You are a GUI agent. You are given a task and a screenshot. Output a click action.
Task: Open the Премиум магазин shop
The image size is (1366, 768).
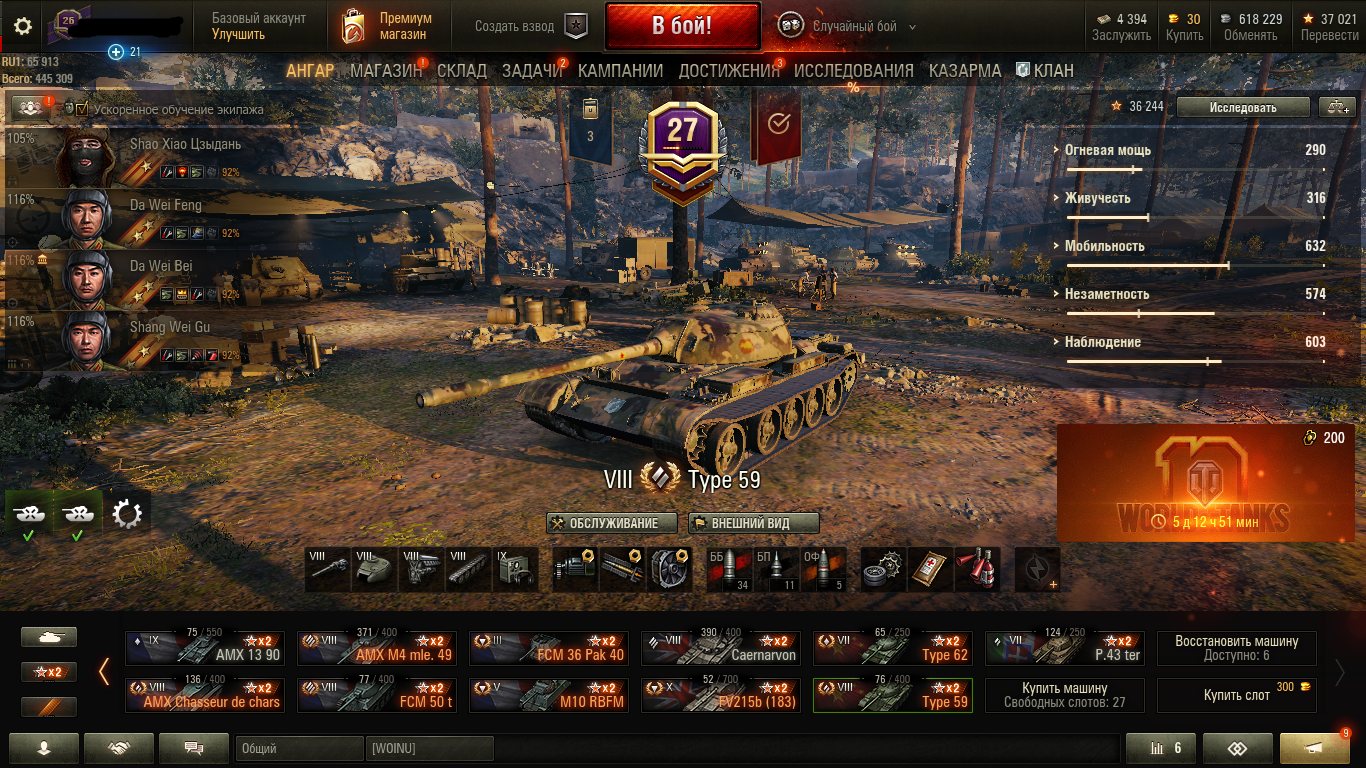click(388, 26)
